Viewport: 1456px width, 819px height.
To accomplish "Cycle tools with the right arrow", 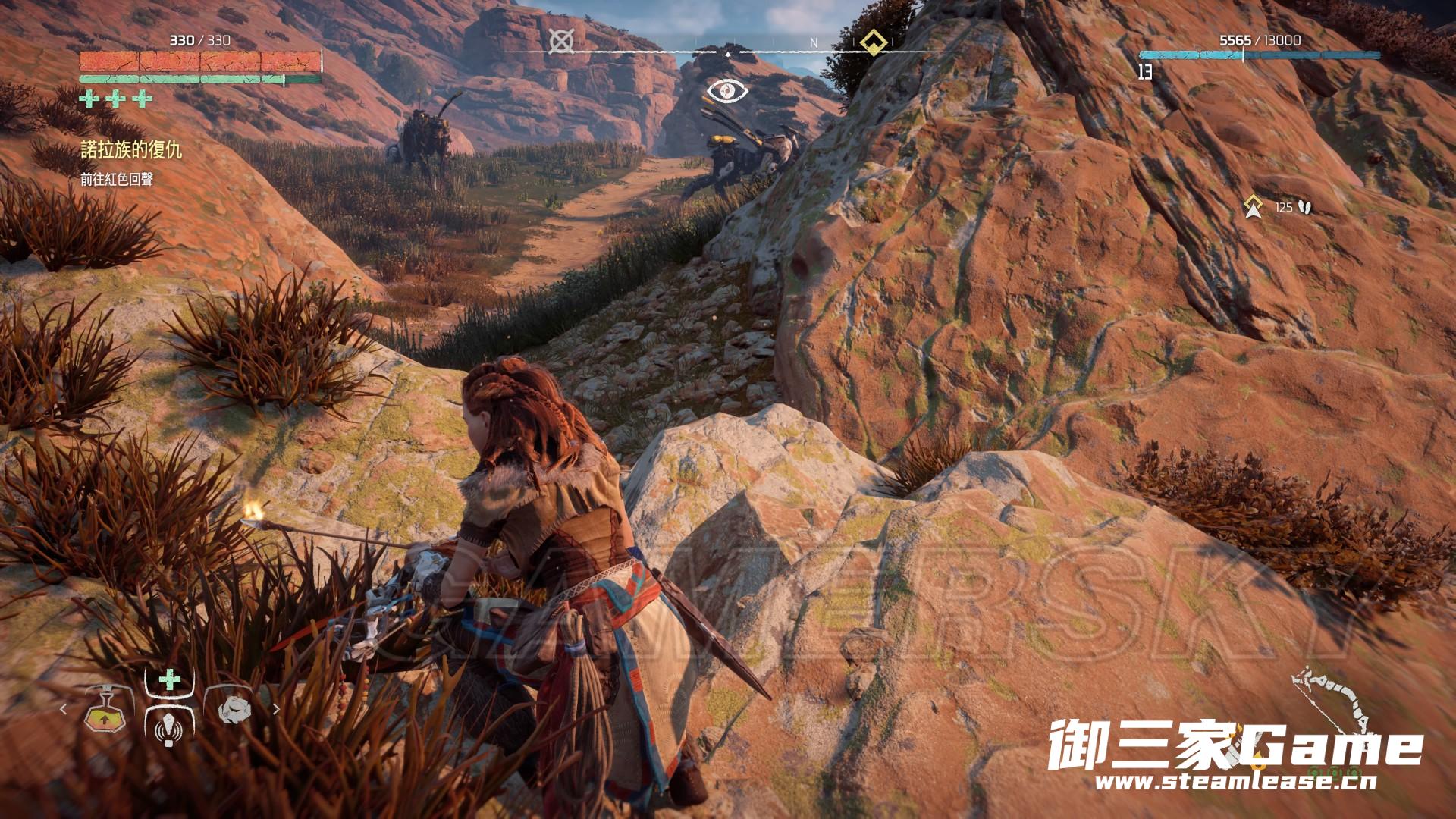I will pyautogui.click(x=276, y=710).
